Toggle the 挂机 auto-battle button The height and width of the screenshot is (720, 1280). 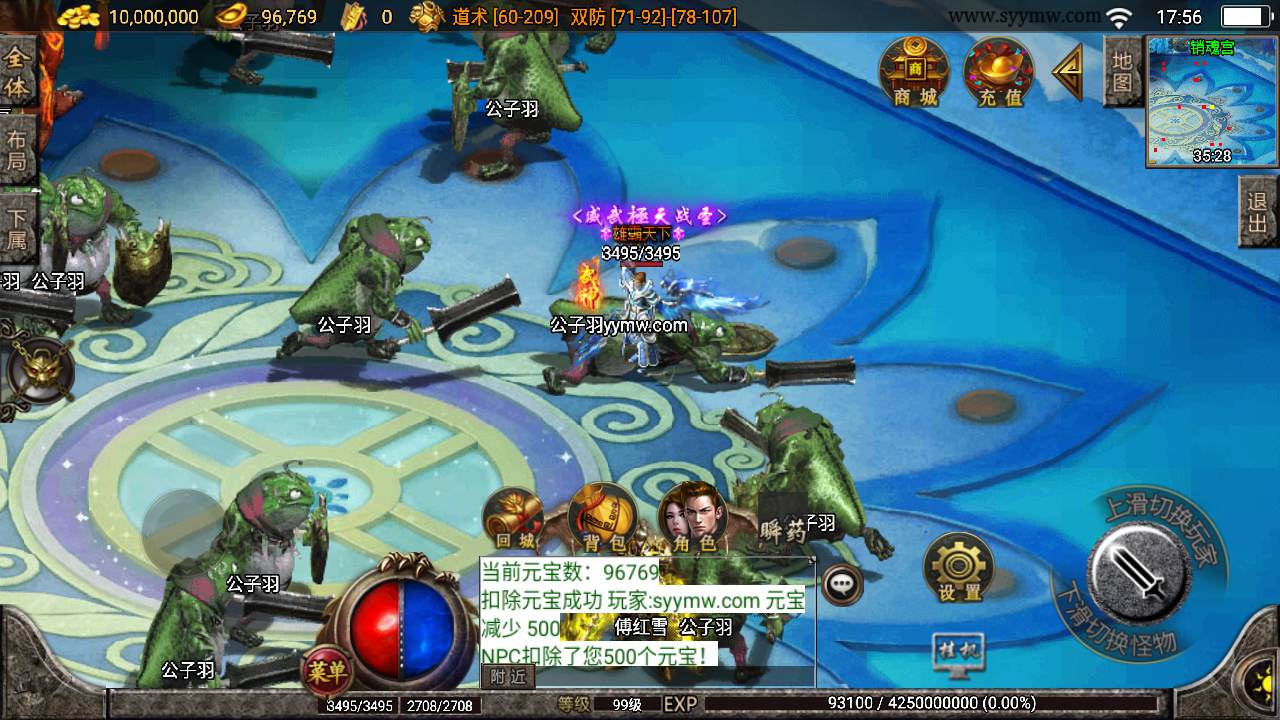tap(957, 653)
